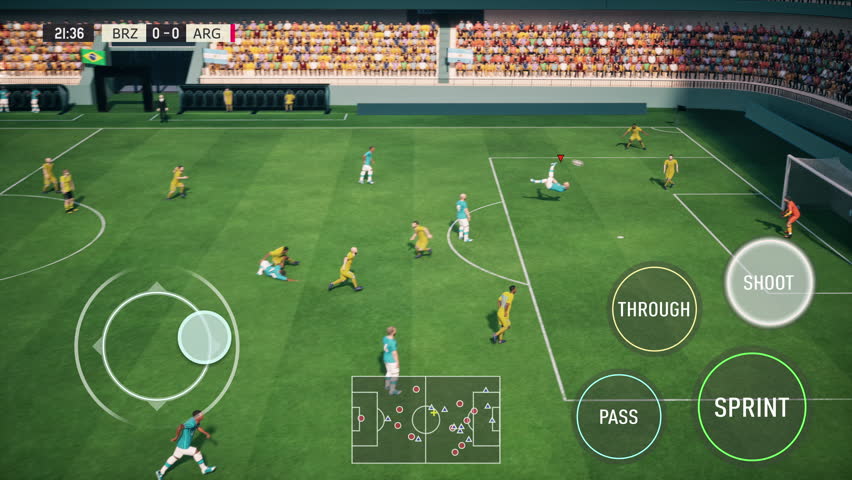Activate the THROUGH pass button
Image resolution: width=852 pixels, height=480 pixels.
pos(654,309)
